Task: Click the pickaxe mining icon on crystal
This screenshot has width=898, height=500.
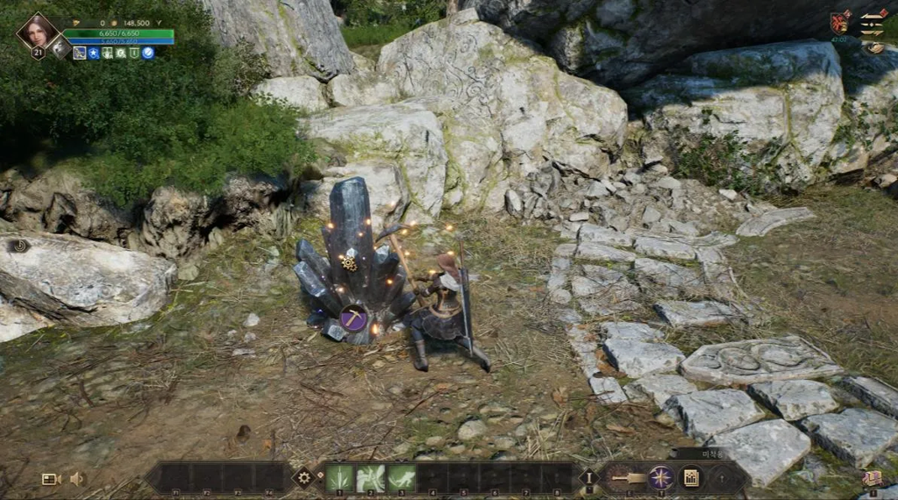Action: pyautogui.click(x=350, y=320)
